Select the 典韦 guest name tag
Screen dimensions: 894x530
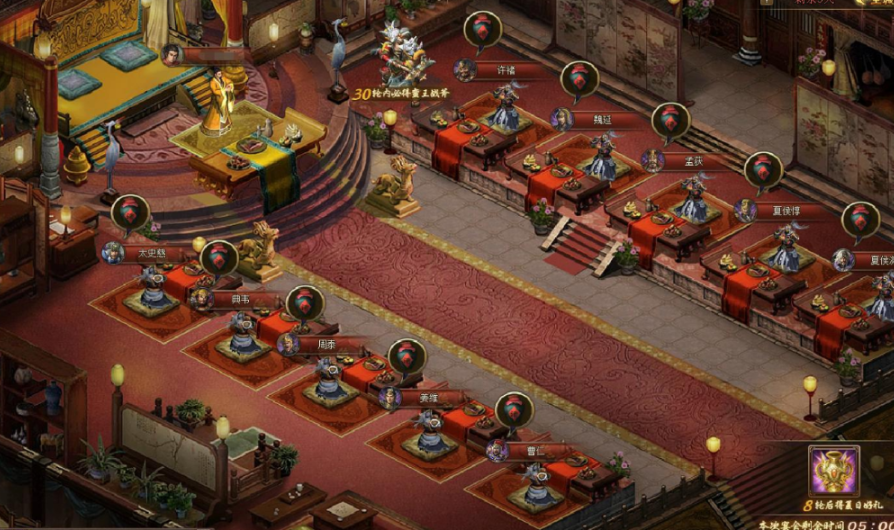[x=240, y=299]
